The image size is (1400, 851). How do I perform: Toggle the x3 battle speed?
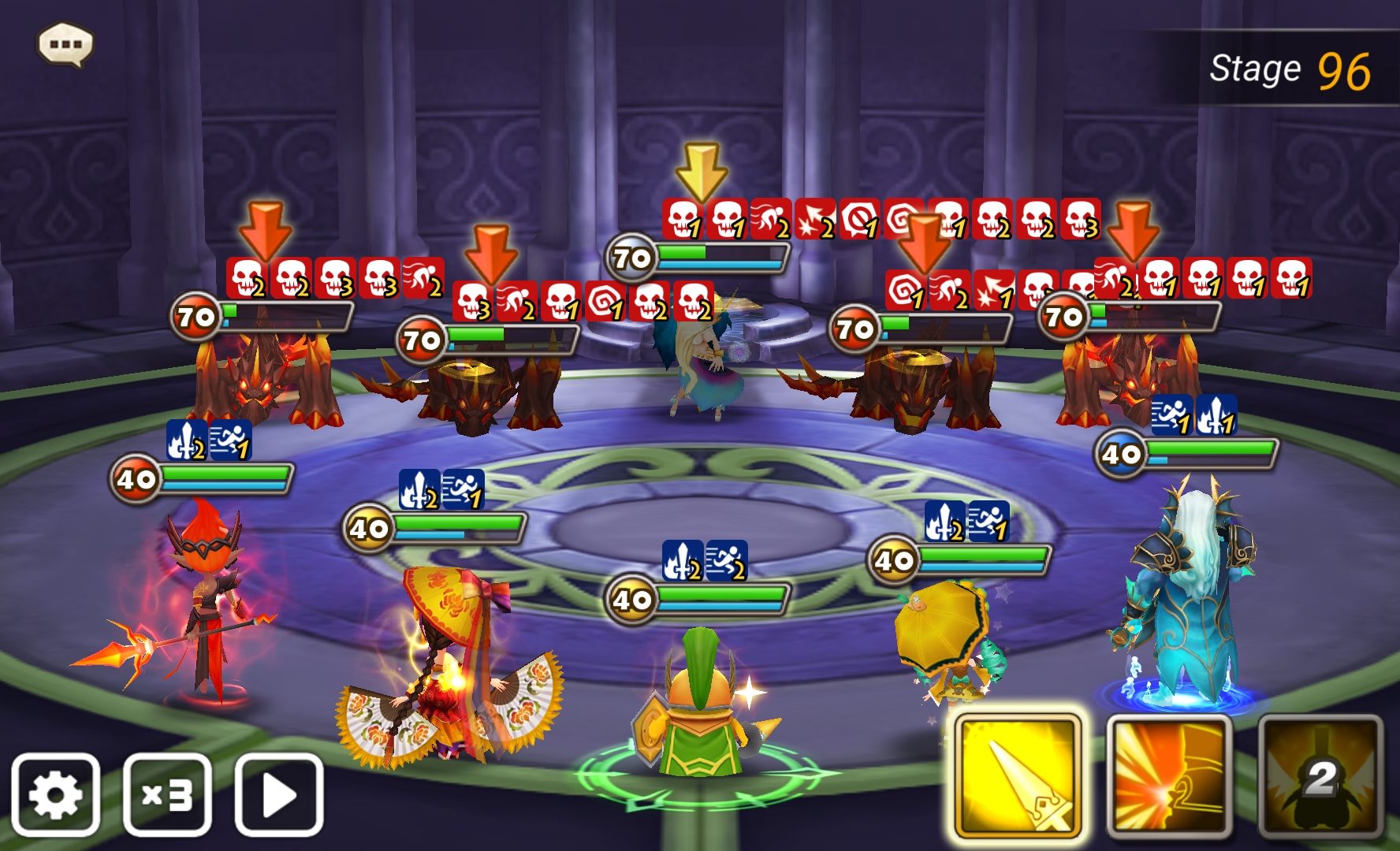pyautogui.click(x=167, y=794)
